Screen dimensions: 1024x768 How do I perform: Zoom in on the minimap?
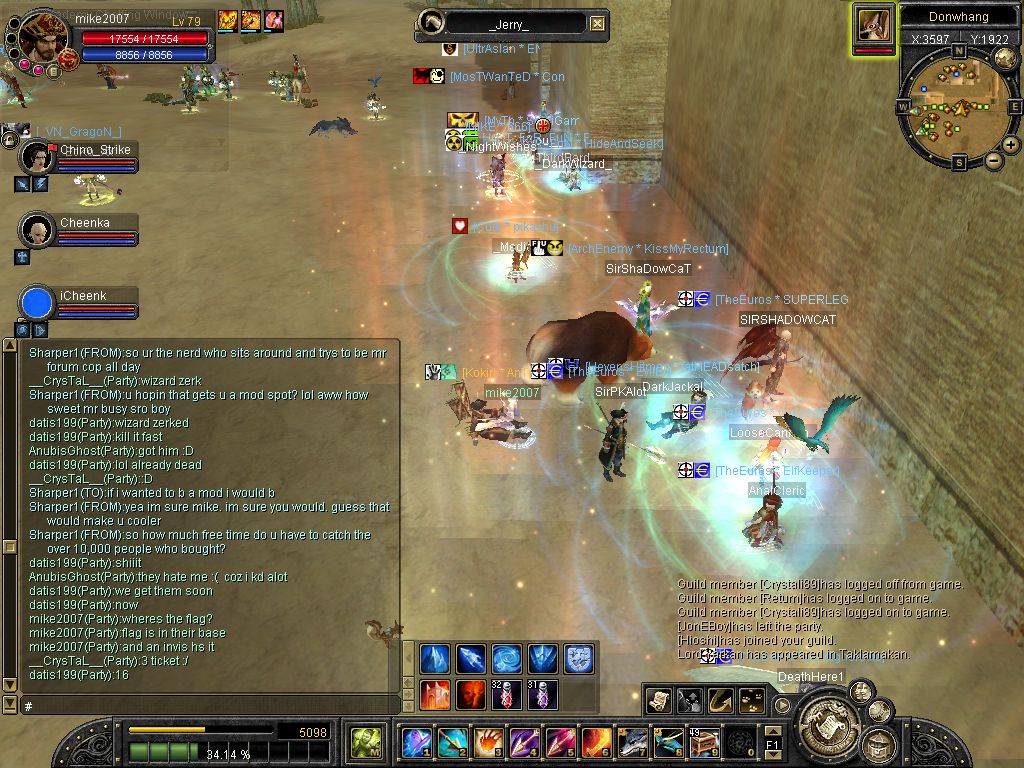(x=1011, y=145)
